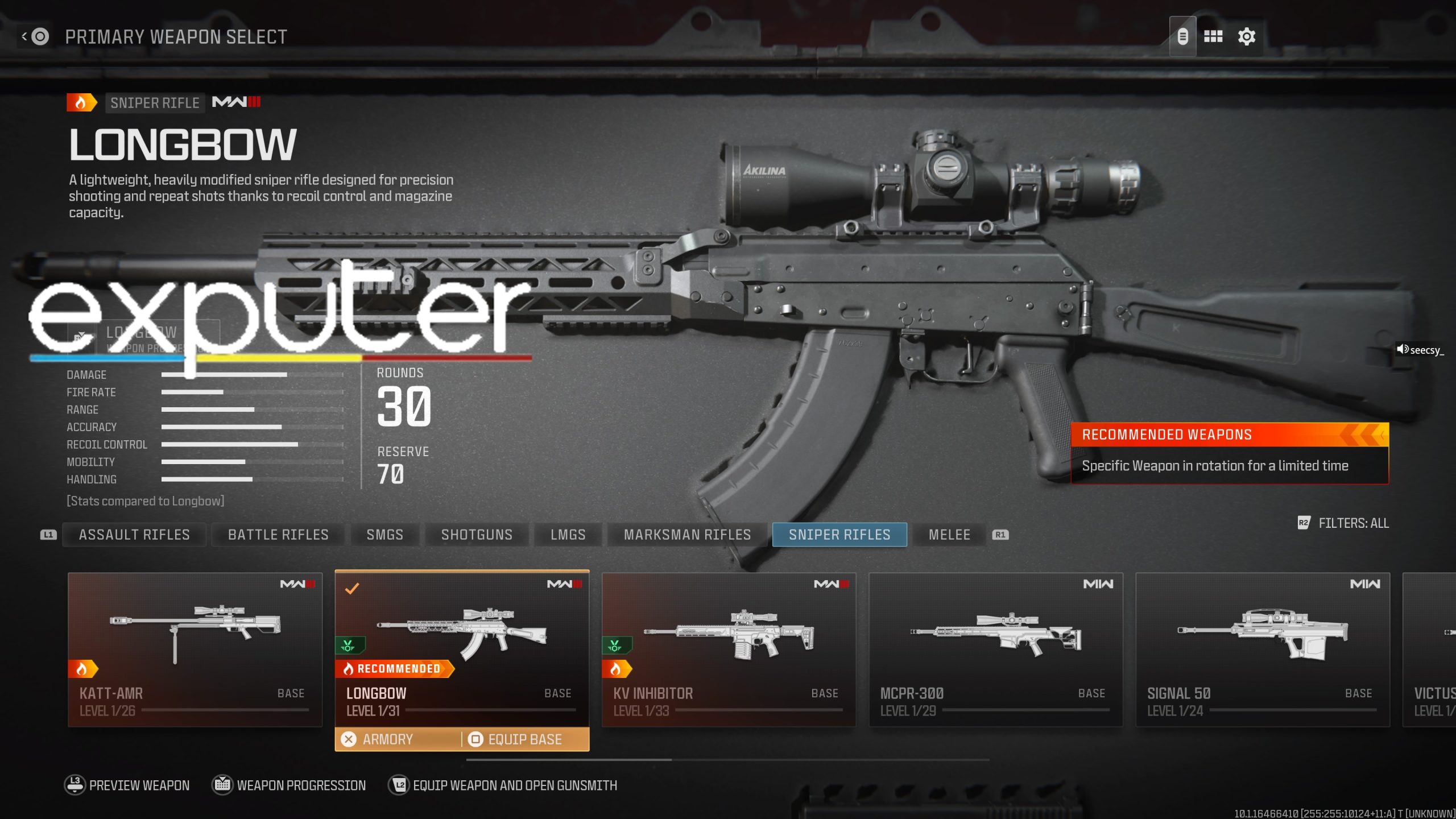Click the camo challenge icon on Longbow card
This screenshot has width=1456, height=819.
pyautogui.click(x=349, y=645)
